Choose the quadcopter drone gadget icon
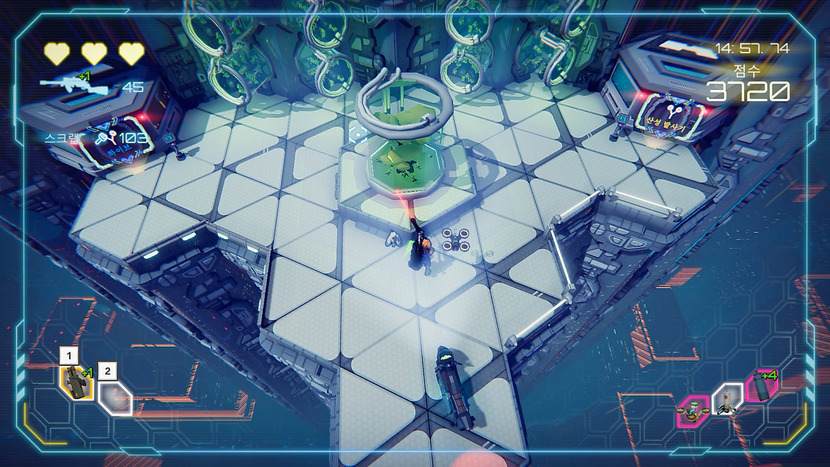The width and height of the screenshot is (830, 467). tap(691, 409)
